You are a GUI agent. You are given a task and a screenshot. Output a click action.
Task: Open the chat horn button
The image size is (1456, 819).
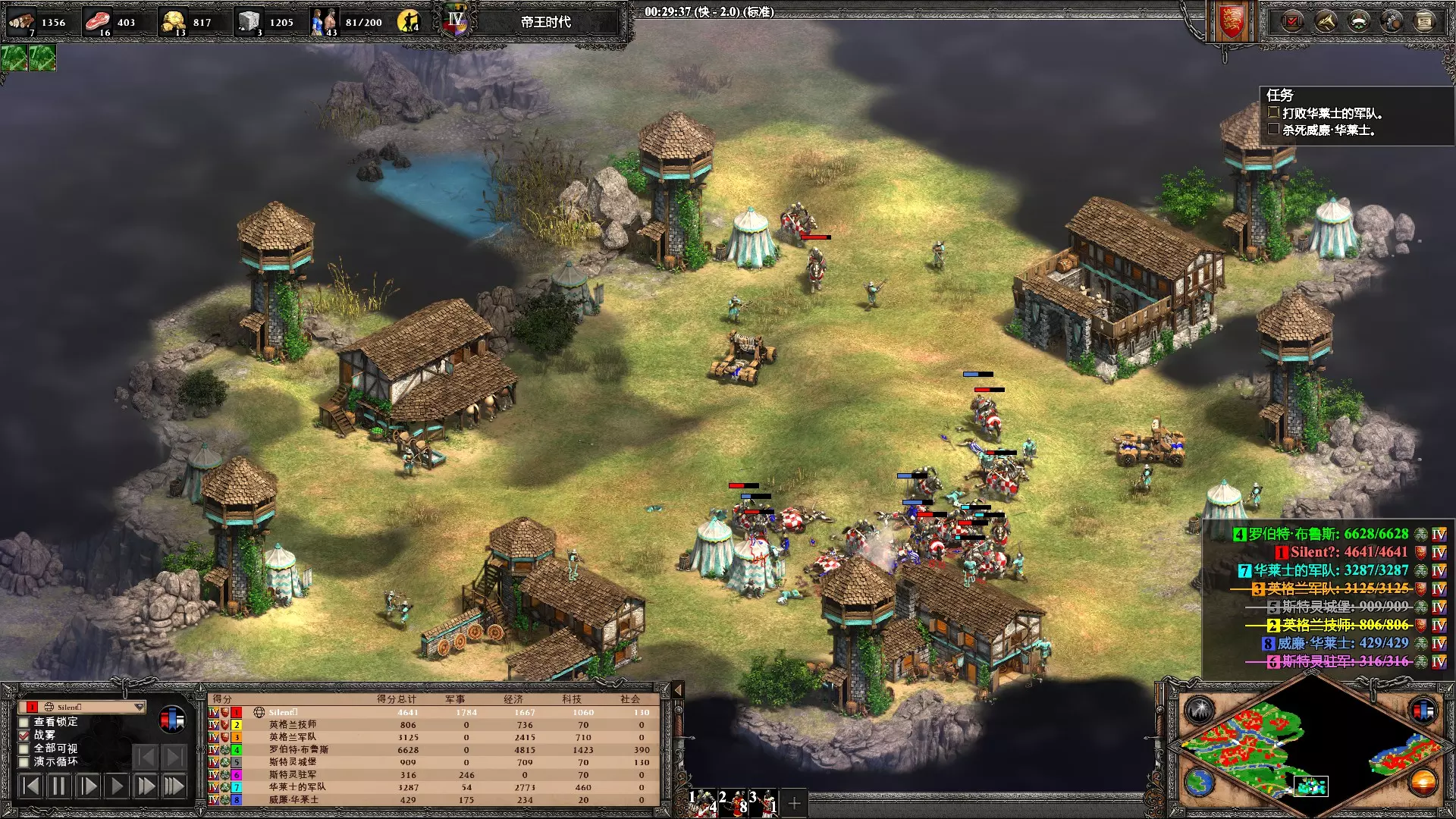tap(1326, 21)
